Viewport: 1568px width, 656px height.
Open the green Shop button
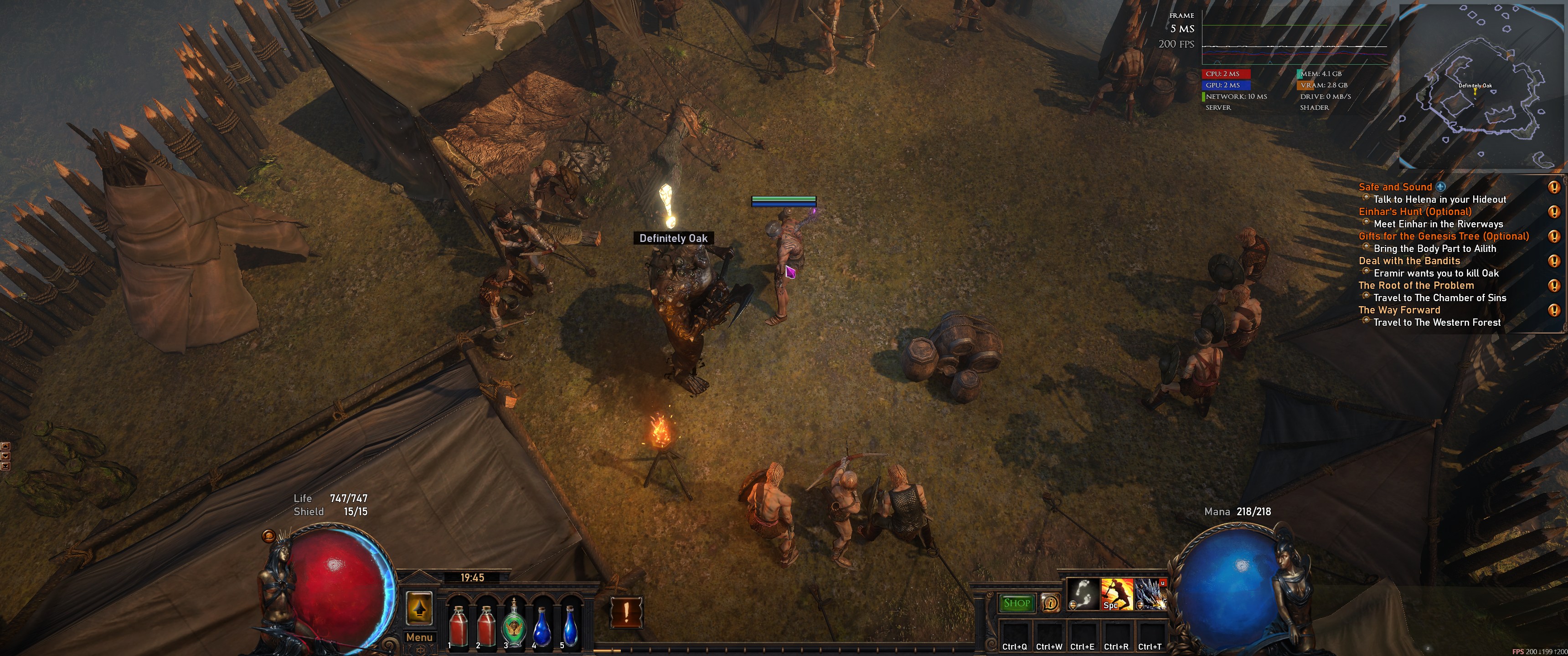pos(1016,603)
